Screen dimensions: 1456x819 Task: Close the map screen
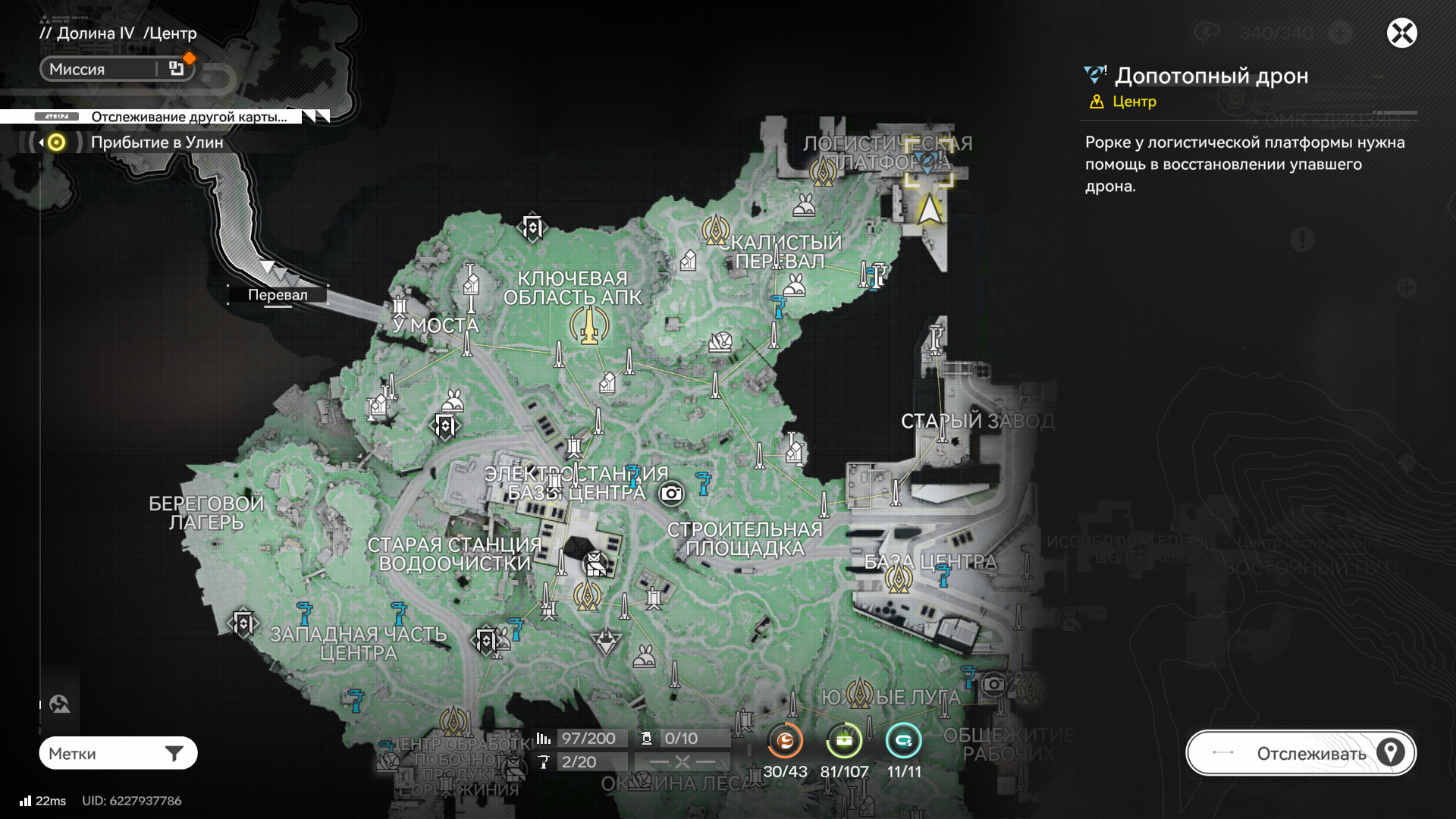click(x=1401, y=33)
